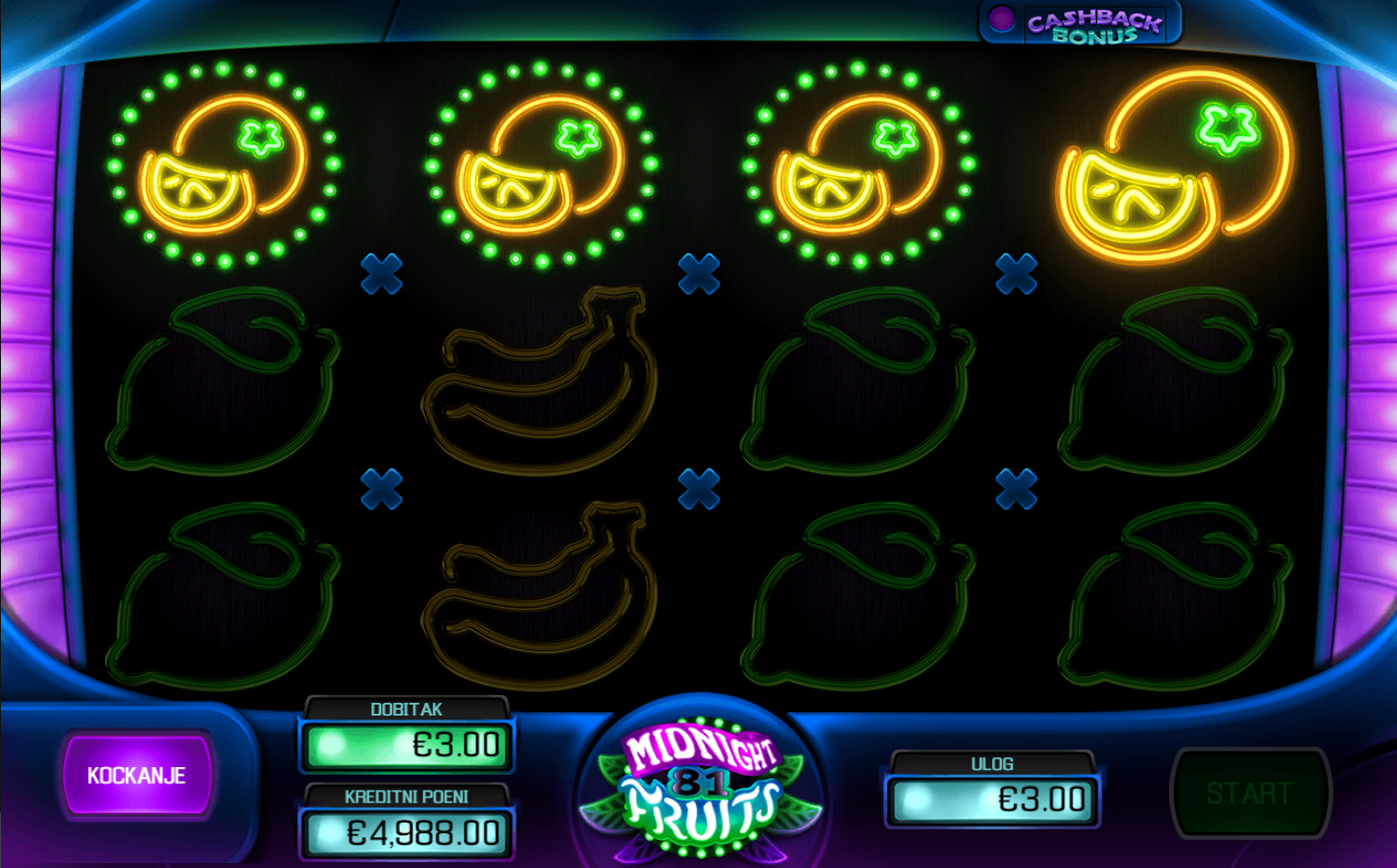Image resolution: width=1397 pixels, height=868 pixels.
Task: Open the Cashback Bonus feature
Action: click(1080, 24)
